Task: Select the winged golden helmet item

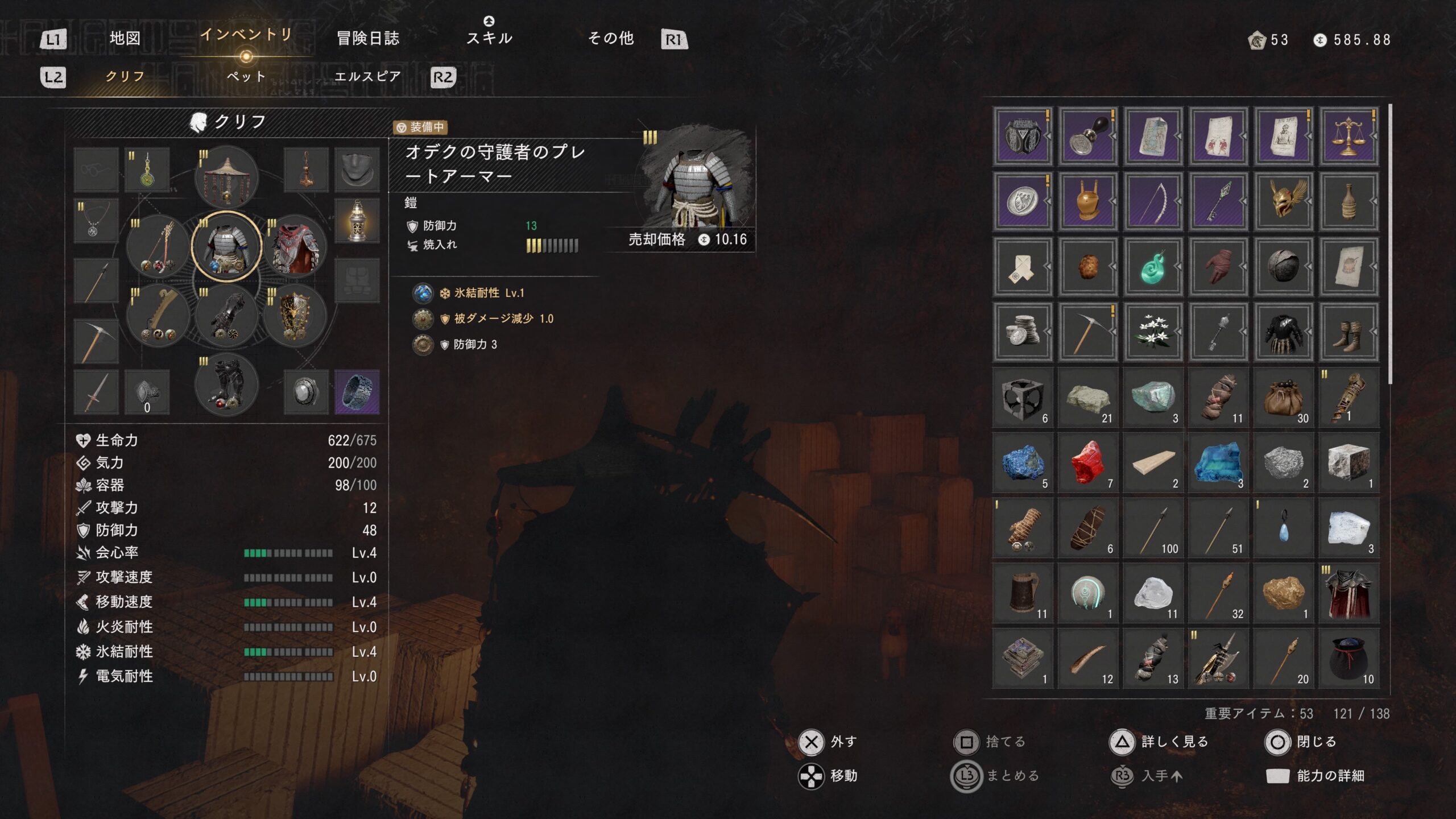Action: pos(1283,202)
